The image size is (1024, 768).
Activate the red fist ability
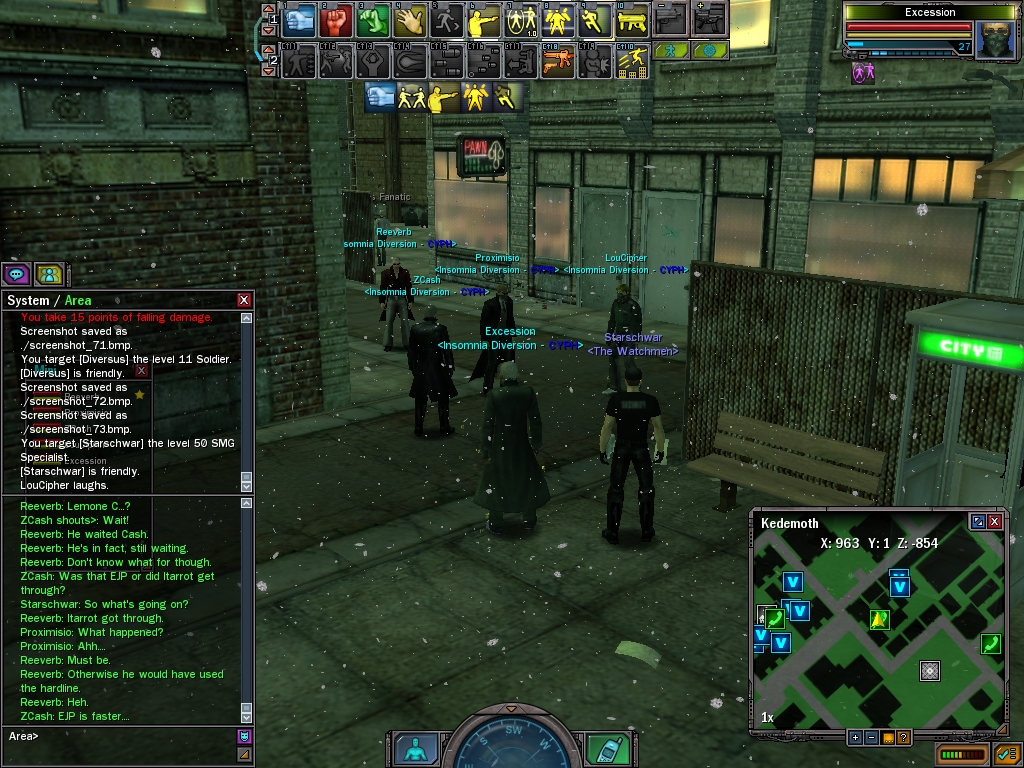pos(337,20)
